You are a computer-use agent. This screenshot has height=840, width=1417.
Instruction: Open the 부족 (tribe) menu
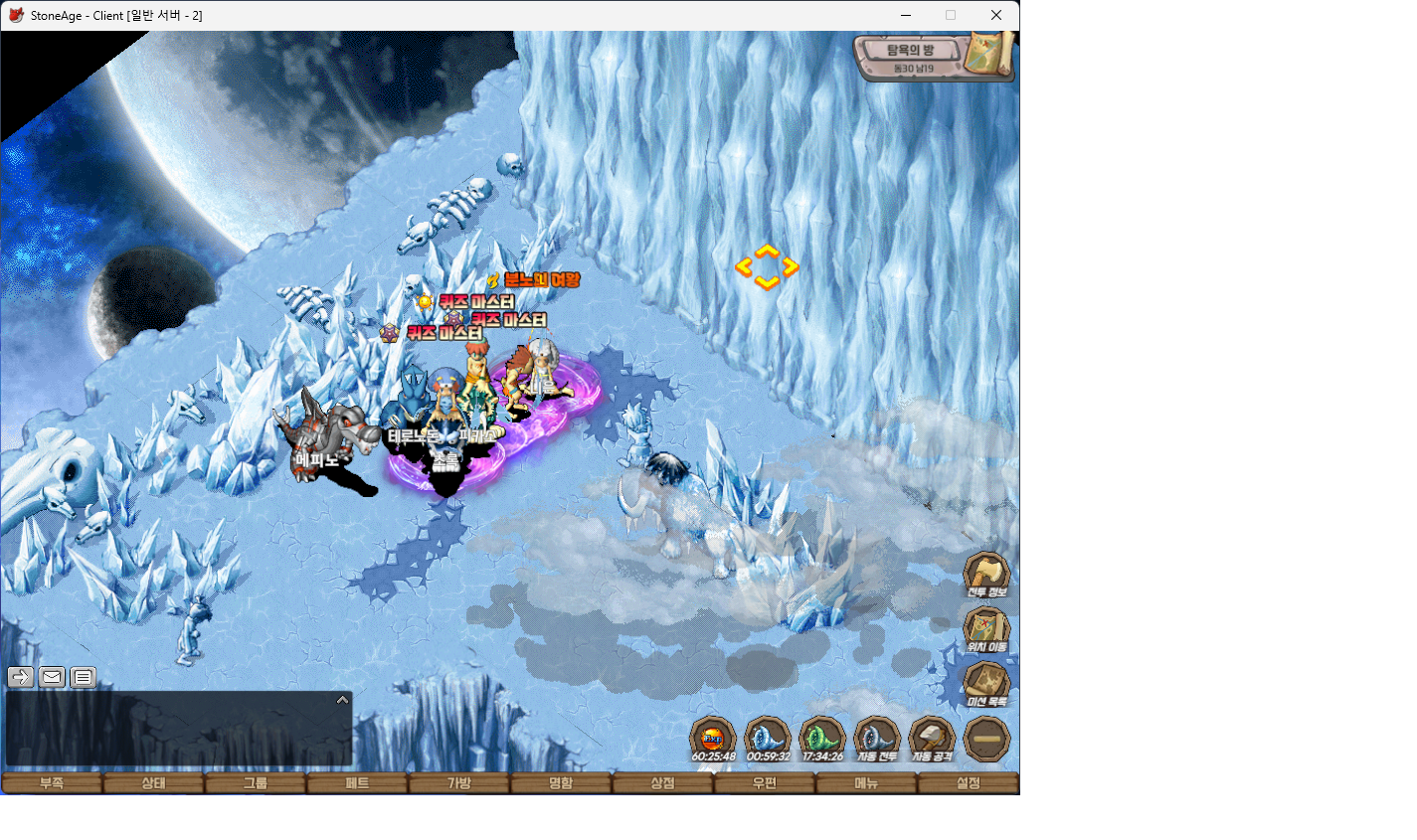pos(52,783)
